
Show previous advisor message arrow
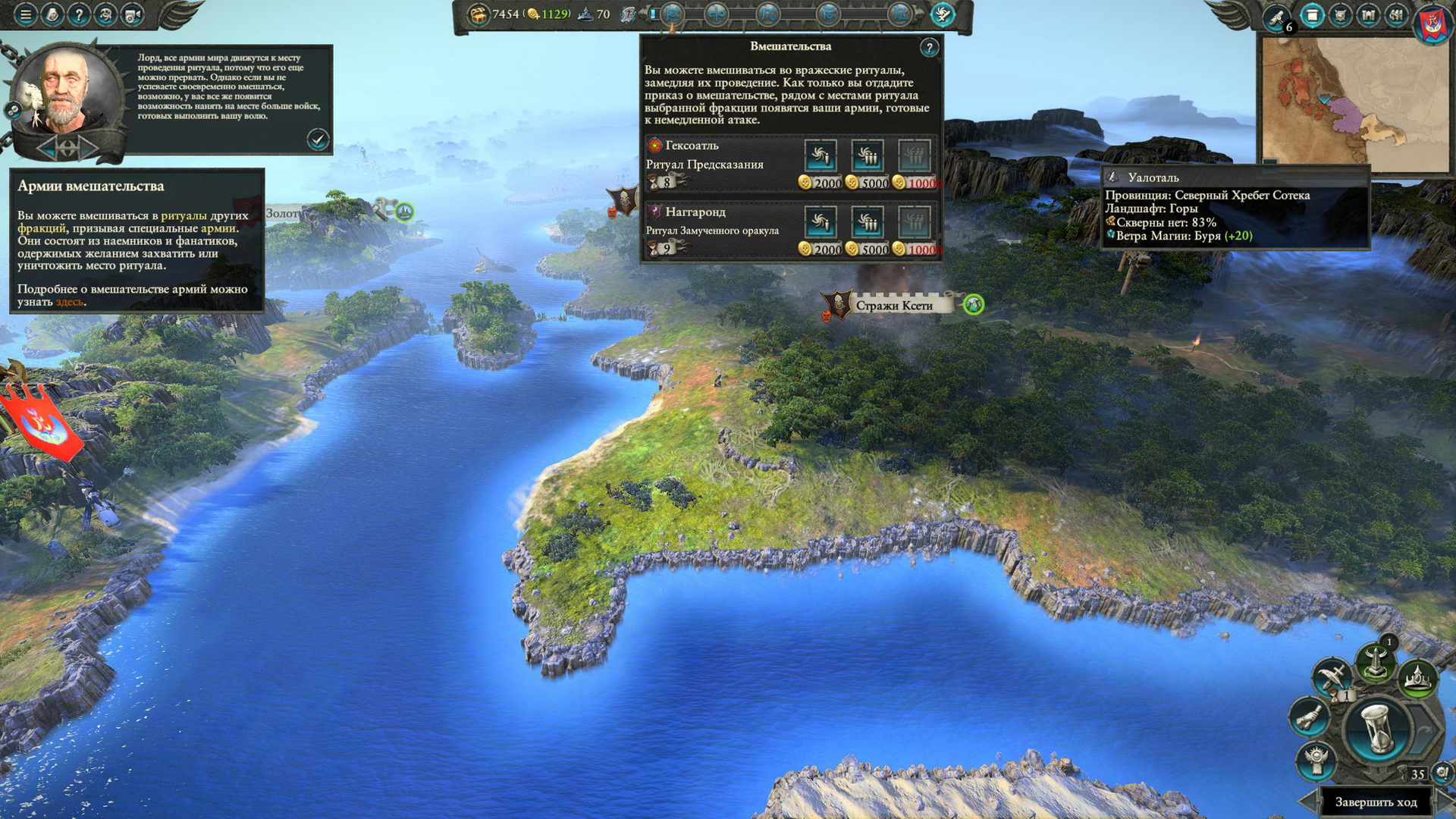click(x=47, y=147)
